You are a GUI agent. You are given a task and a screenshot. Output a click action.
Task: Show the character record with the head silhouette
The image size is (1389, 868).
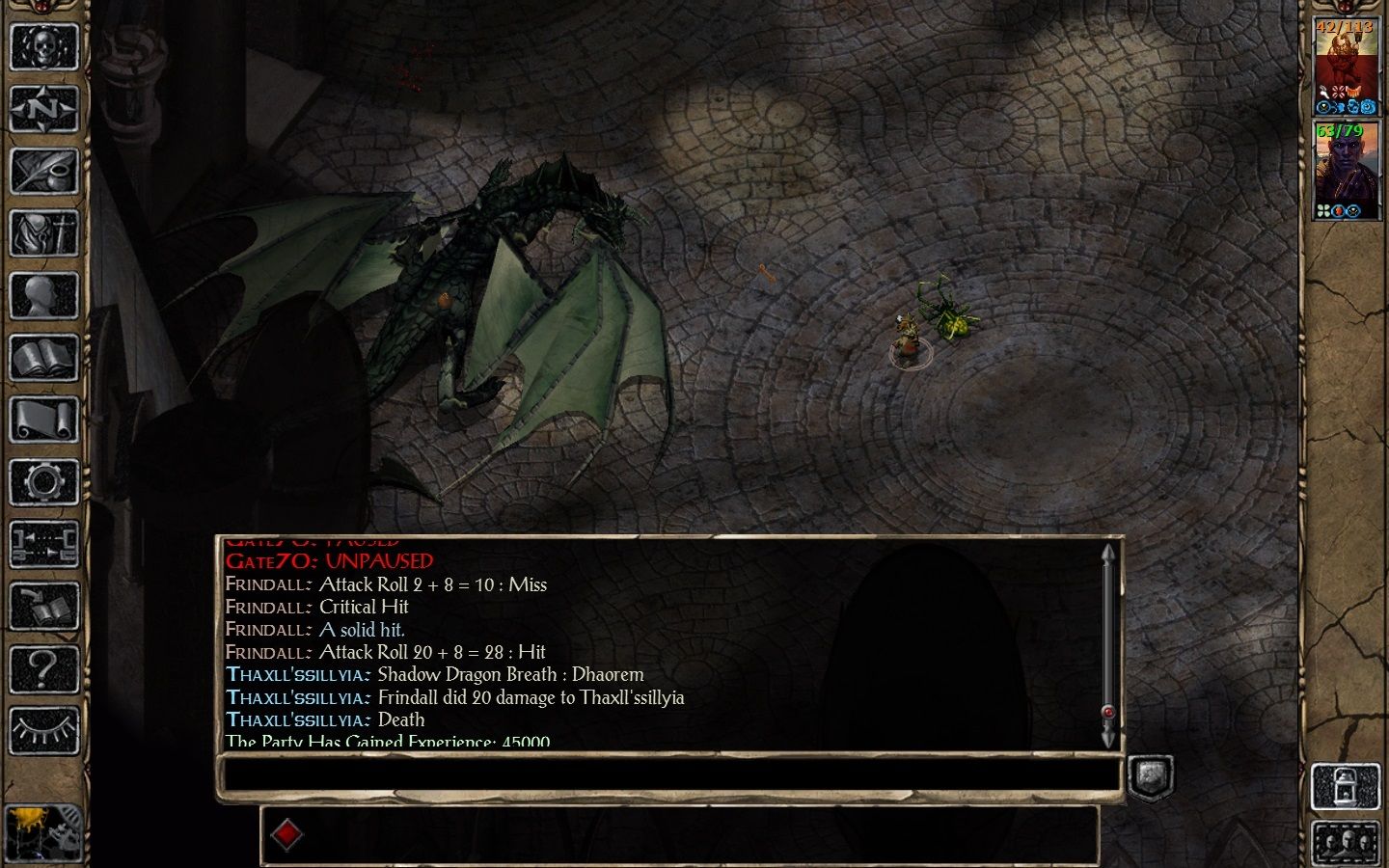43,296
